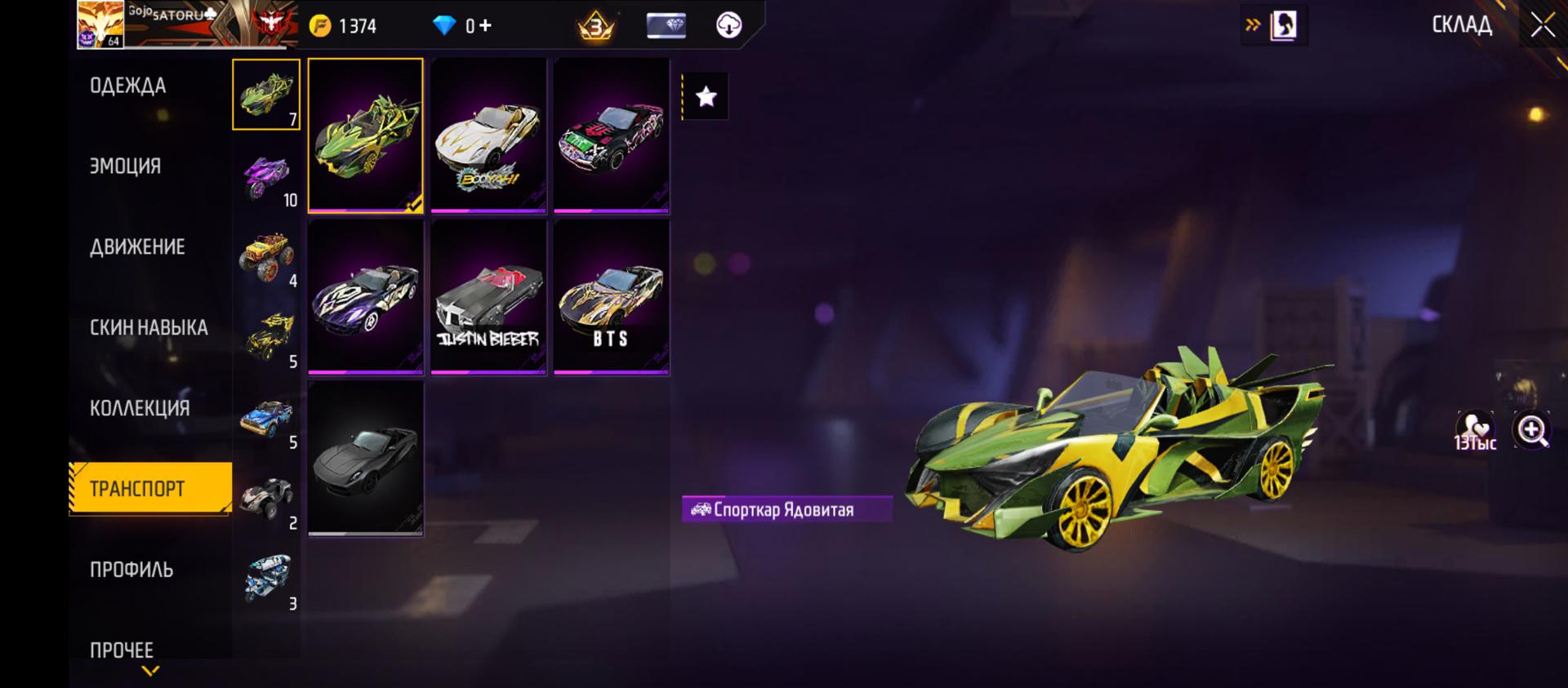Open the СКИН НАВЫКА category
Image resolution: width=1568 pixels, height=688 pixels.
click(x=149, y=327)
